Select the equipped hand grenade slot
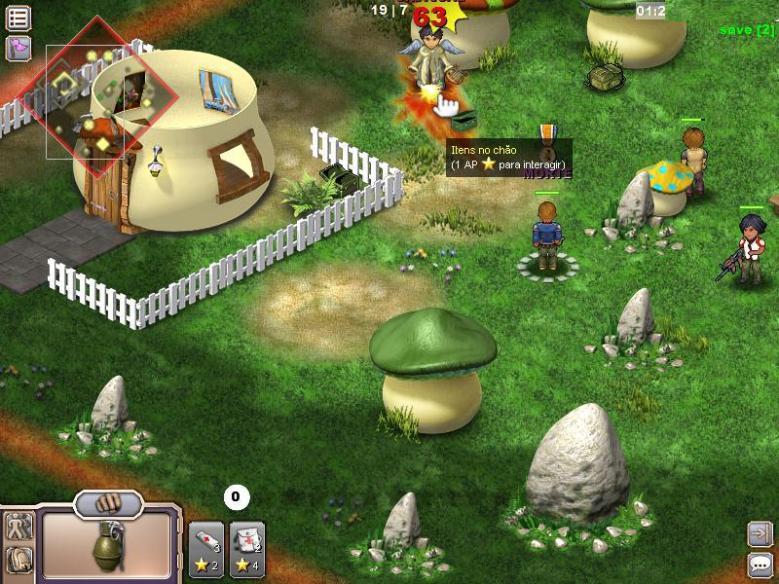The height and width of the screenshot is (584, 779). click(107, 548)
